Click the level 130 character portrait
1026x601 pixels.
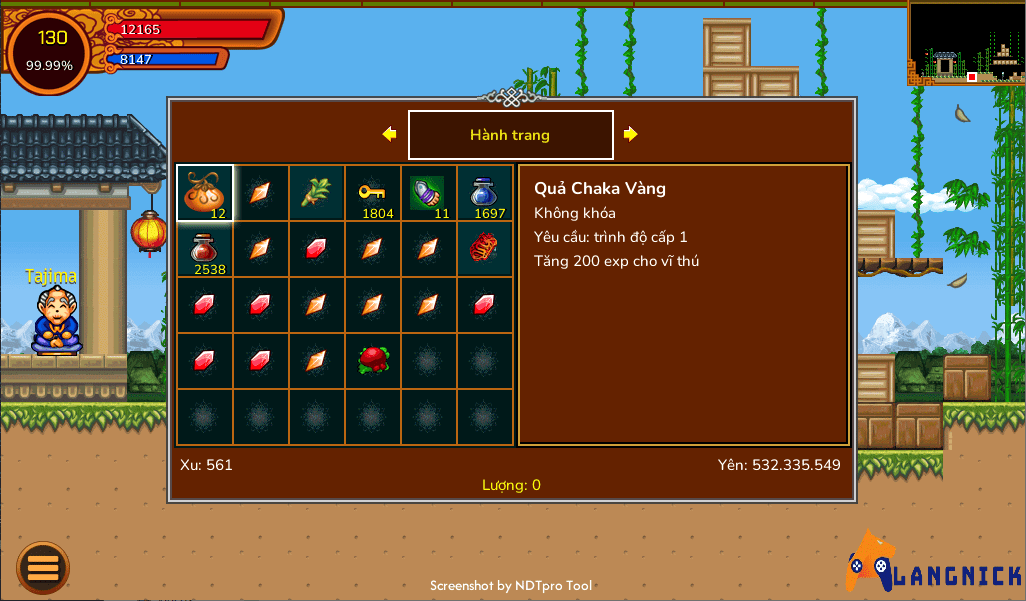(50, 51)
